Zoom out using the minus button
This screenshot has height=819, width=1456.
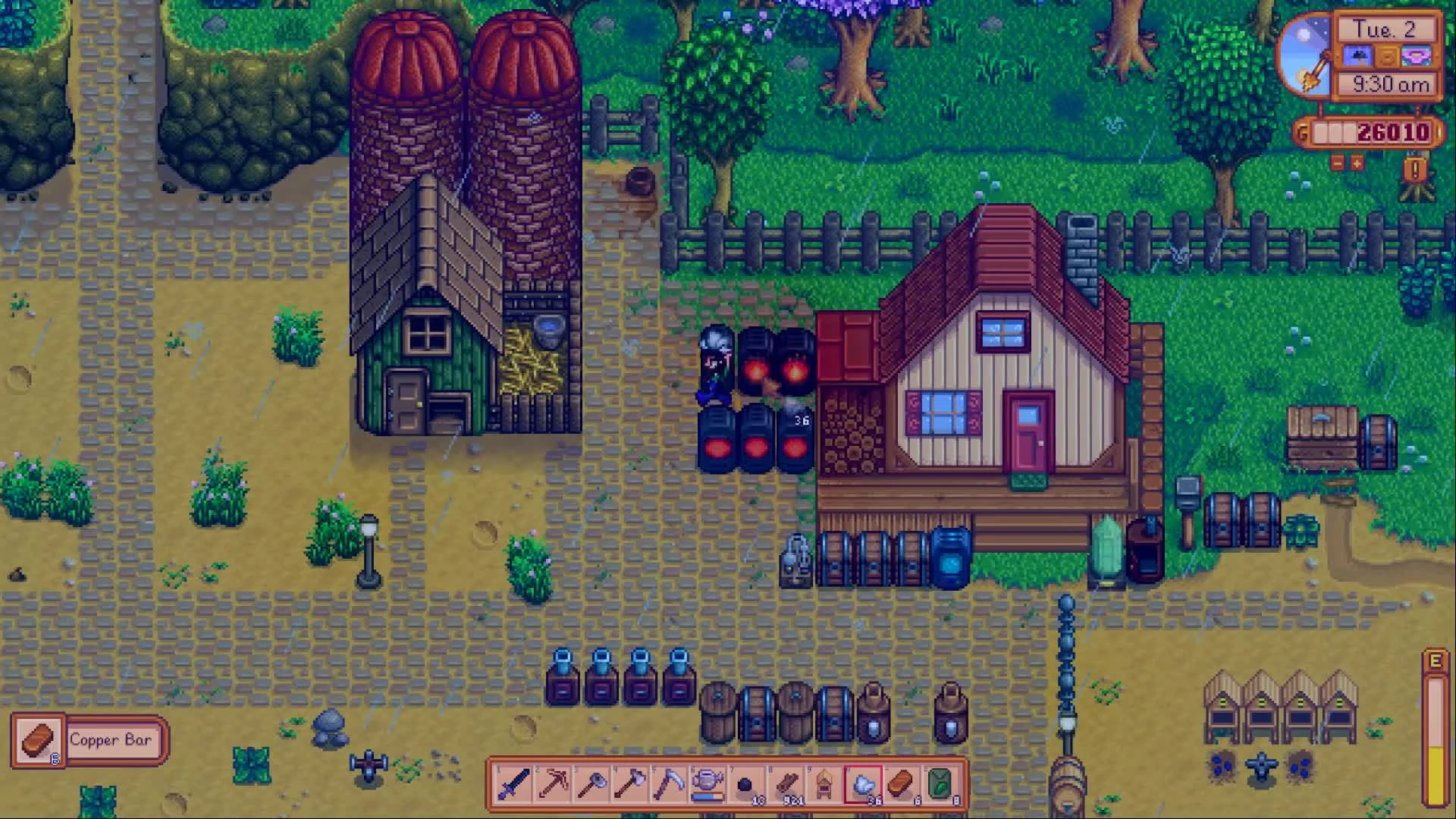tap(1337, 163)
